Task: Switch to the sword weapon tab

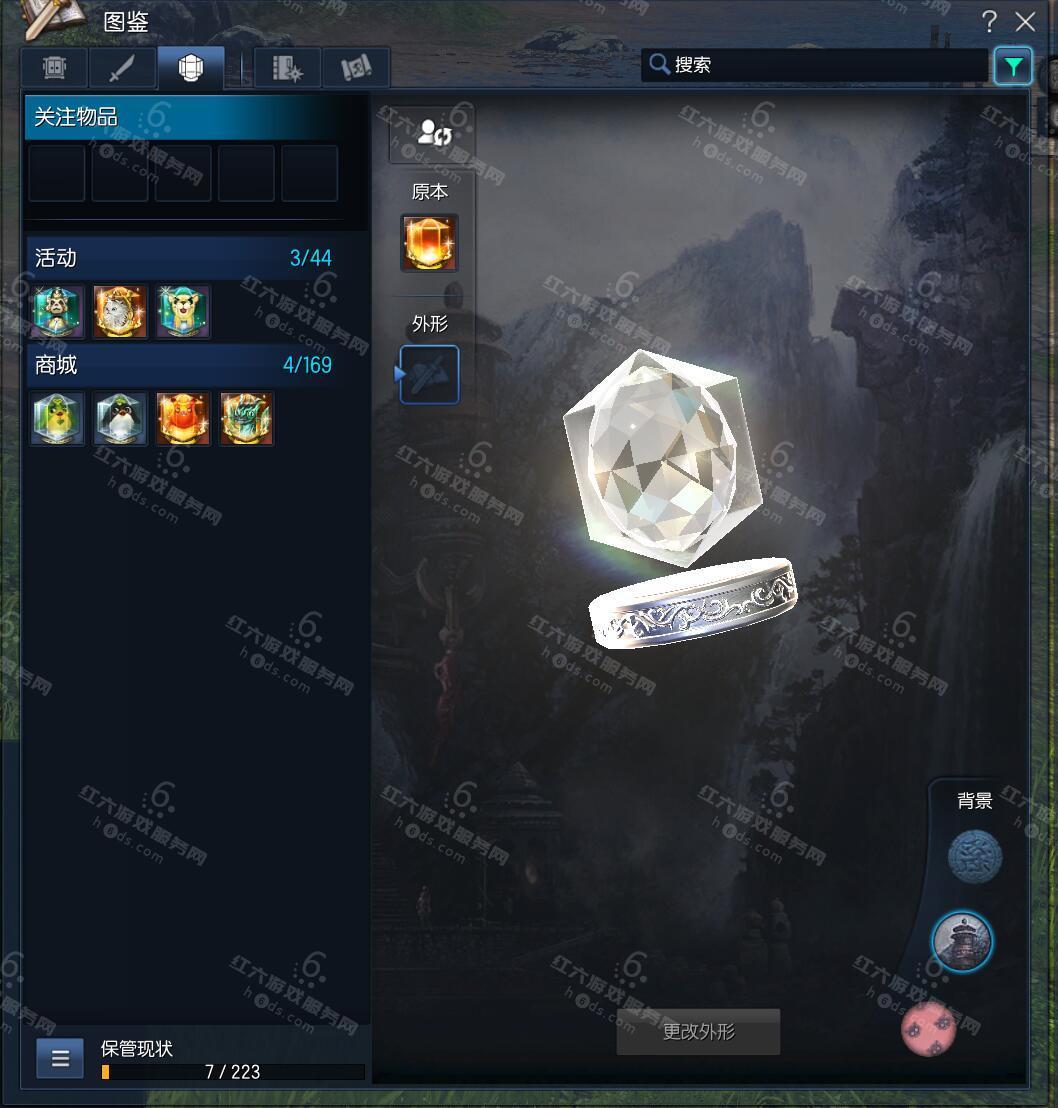Action: pos(122,68)
